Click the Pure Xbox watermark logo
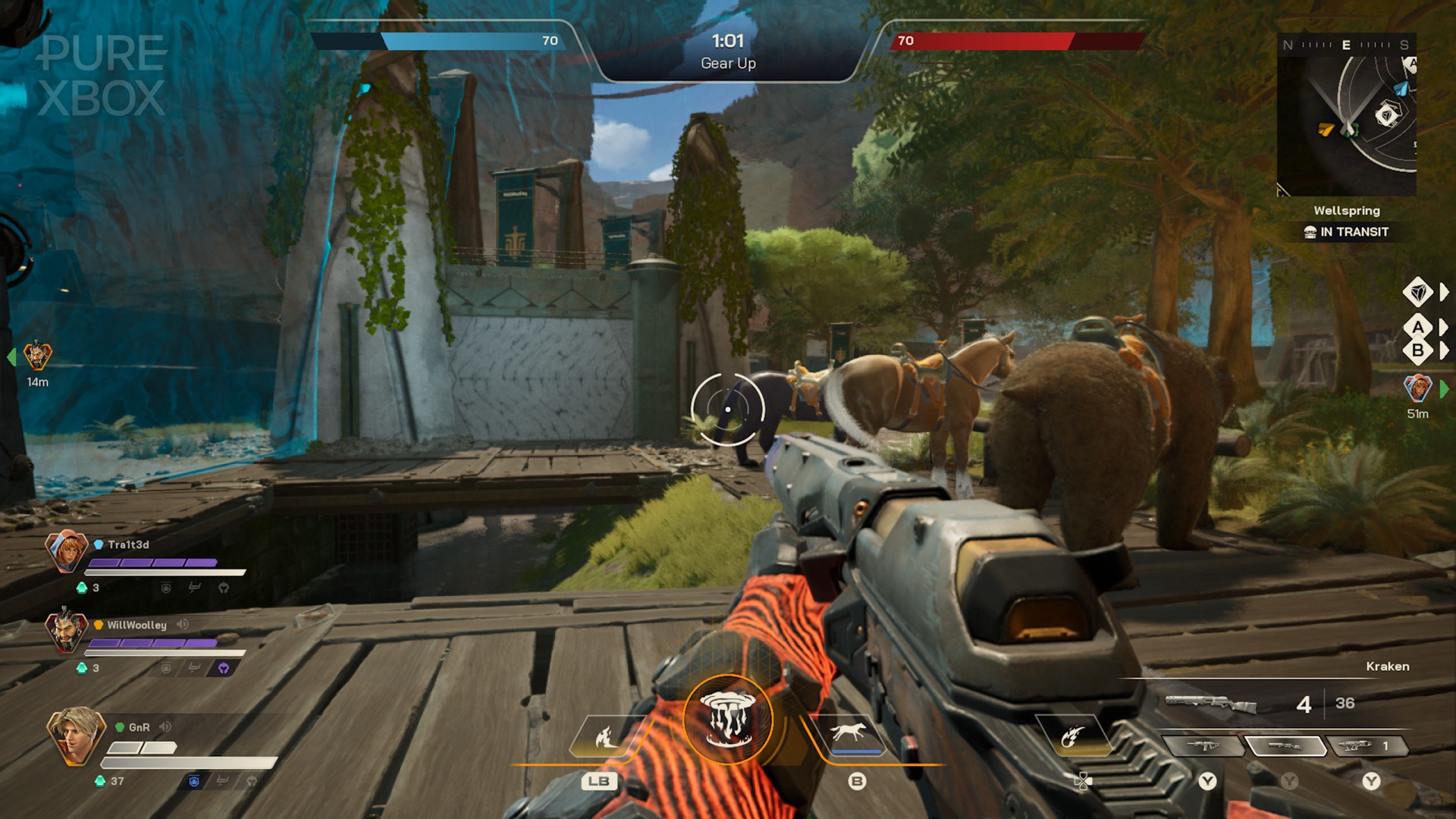 click(x=102, y=76)
